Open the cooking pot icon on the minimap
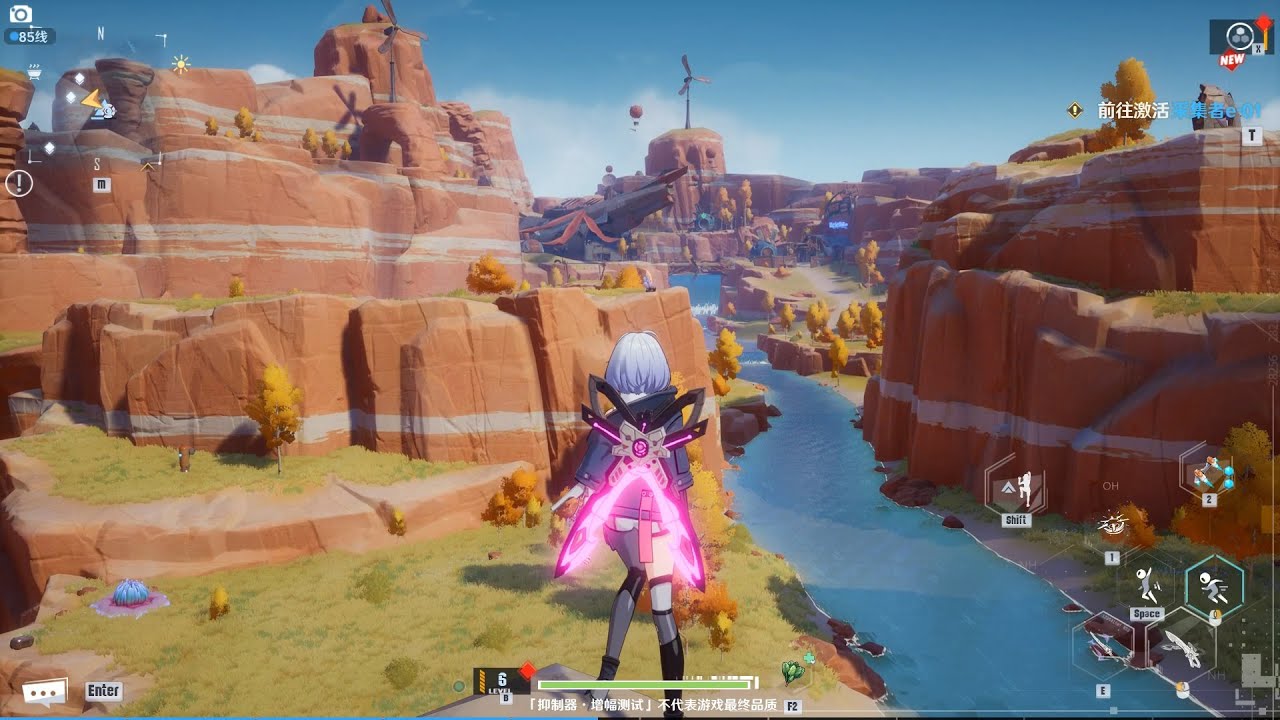The image size is (1280, 720). (34, 73)
